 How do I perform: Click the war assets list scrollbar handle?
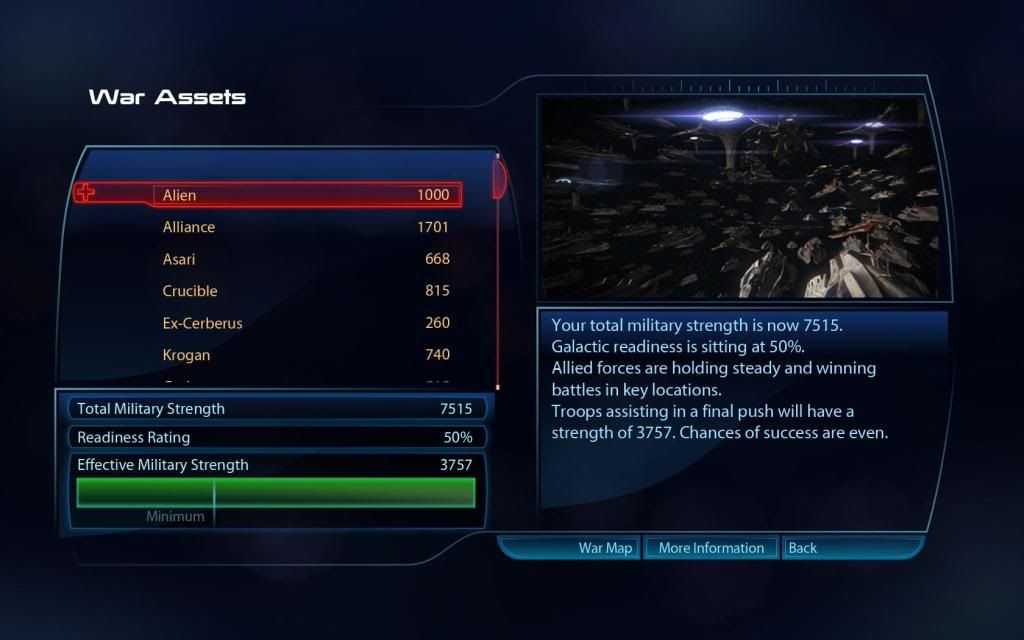pyautogui.click(x=498, y=177)
